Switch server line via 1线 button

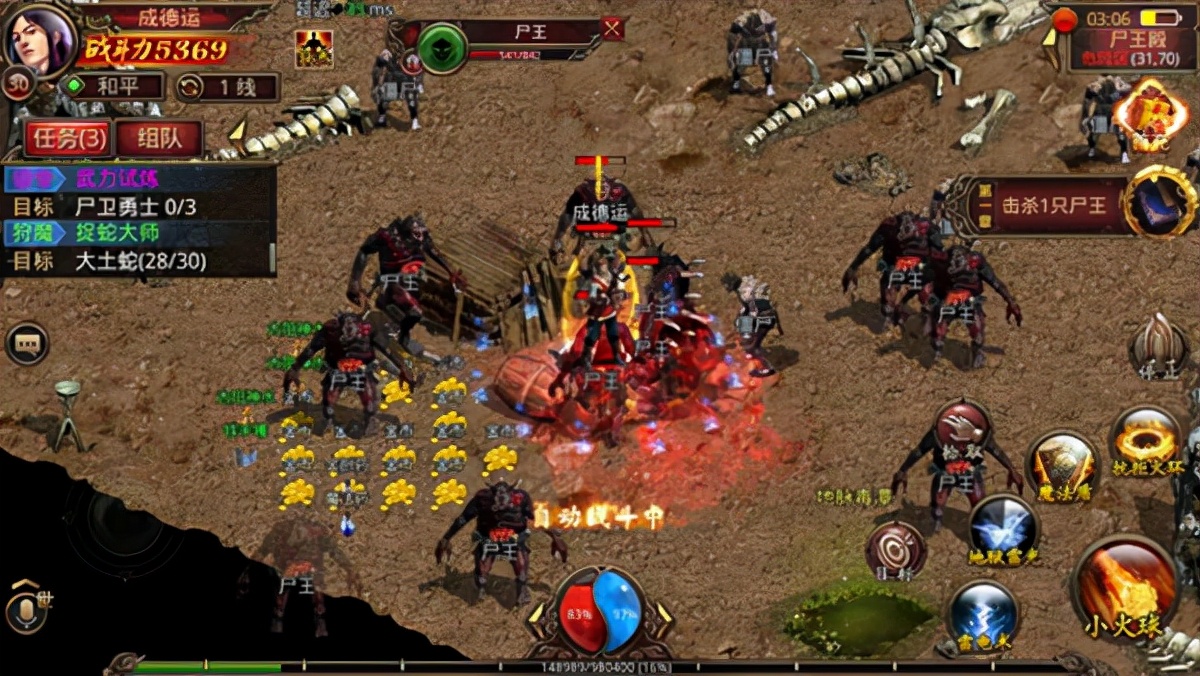point(227,87)
